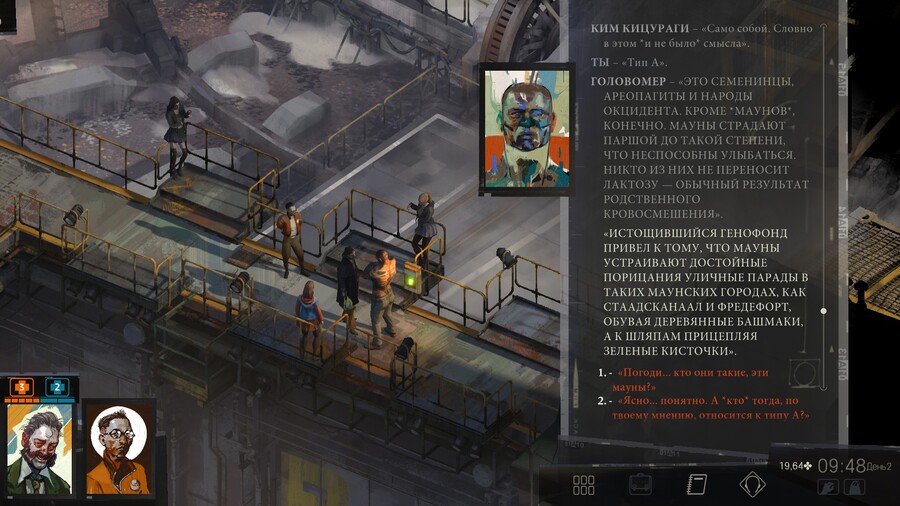Click the protagonist's portrait in green jacket
Viewport: 900px width, 506px height.
click(39, 448)
